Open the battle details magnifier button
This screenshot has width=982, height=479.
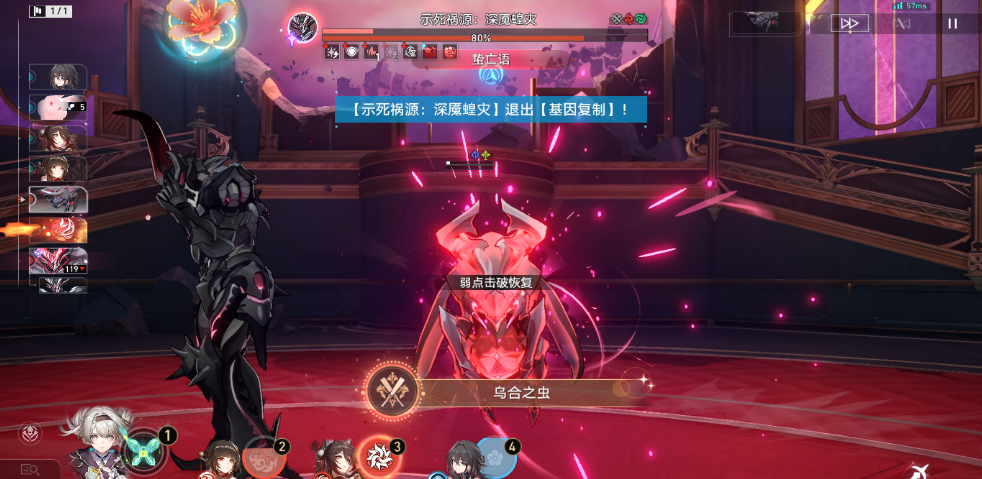tap(29, 468)
